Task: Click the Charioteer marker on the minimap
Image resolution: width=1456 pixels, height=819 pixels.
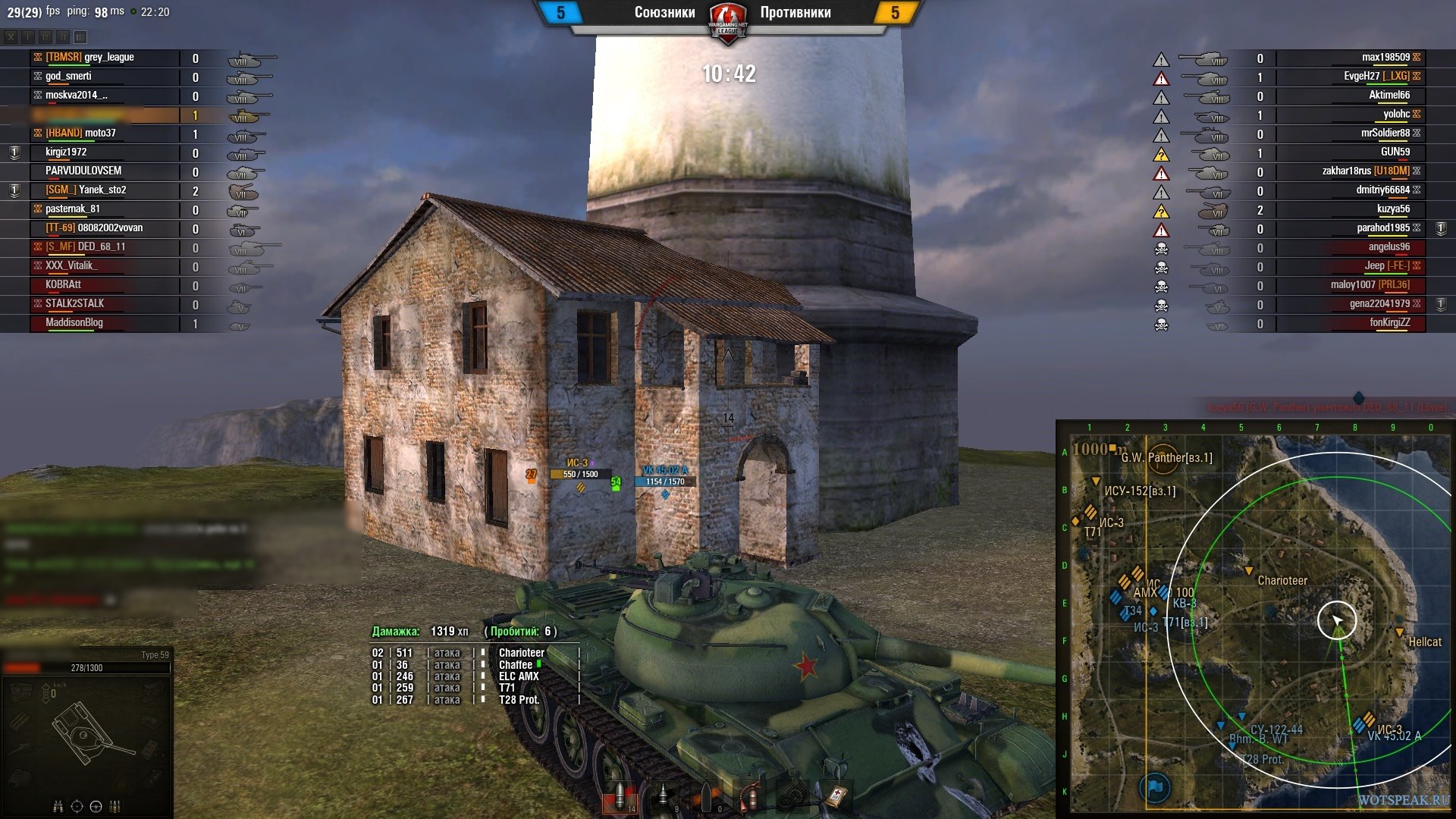Action: point(1249,571)
